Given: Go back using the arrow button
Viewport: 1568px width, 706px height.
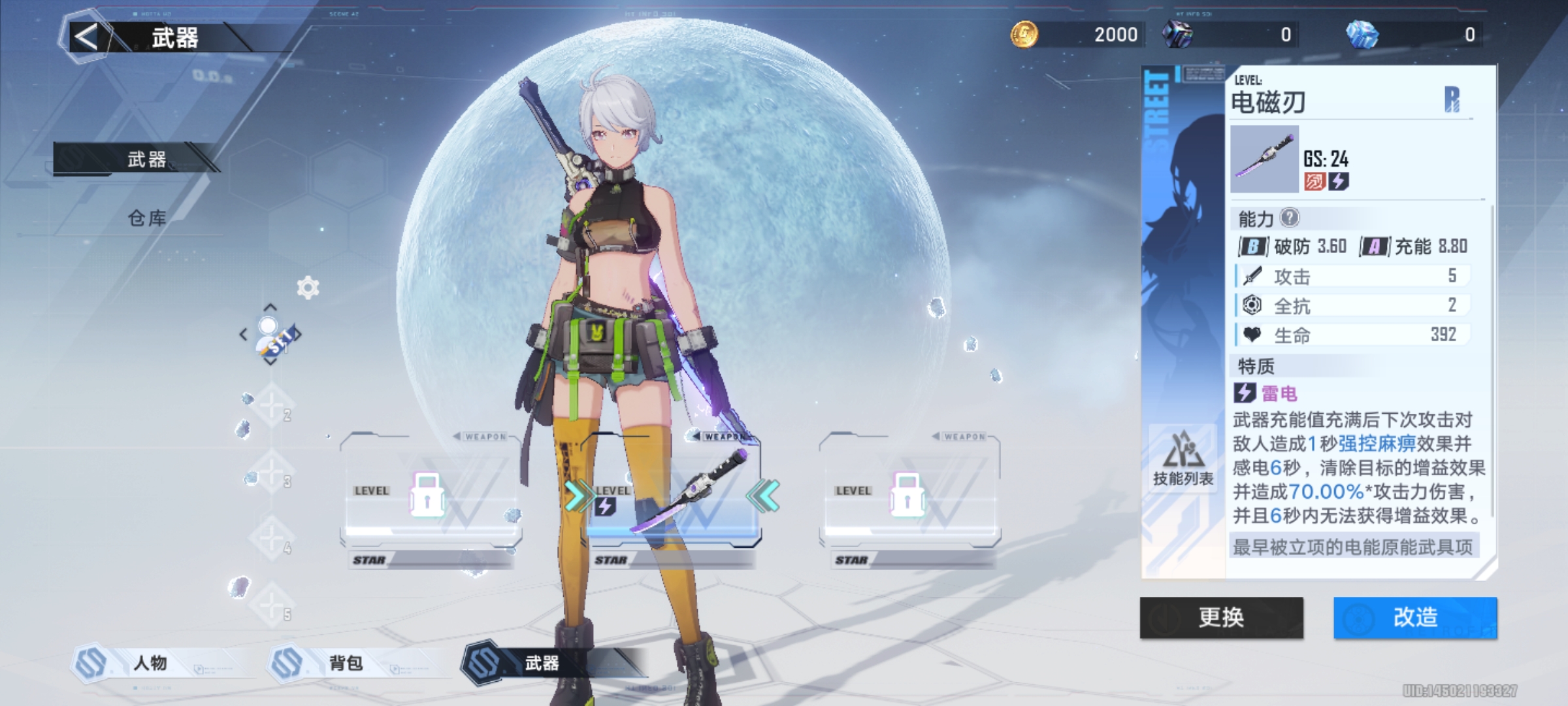Looking at the screenshot, I should (86, 37).
